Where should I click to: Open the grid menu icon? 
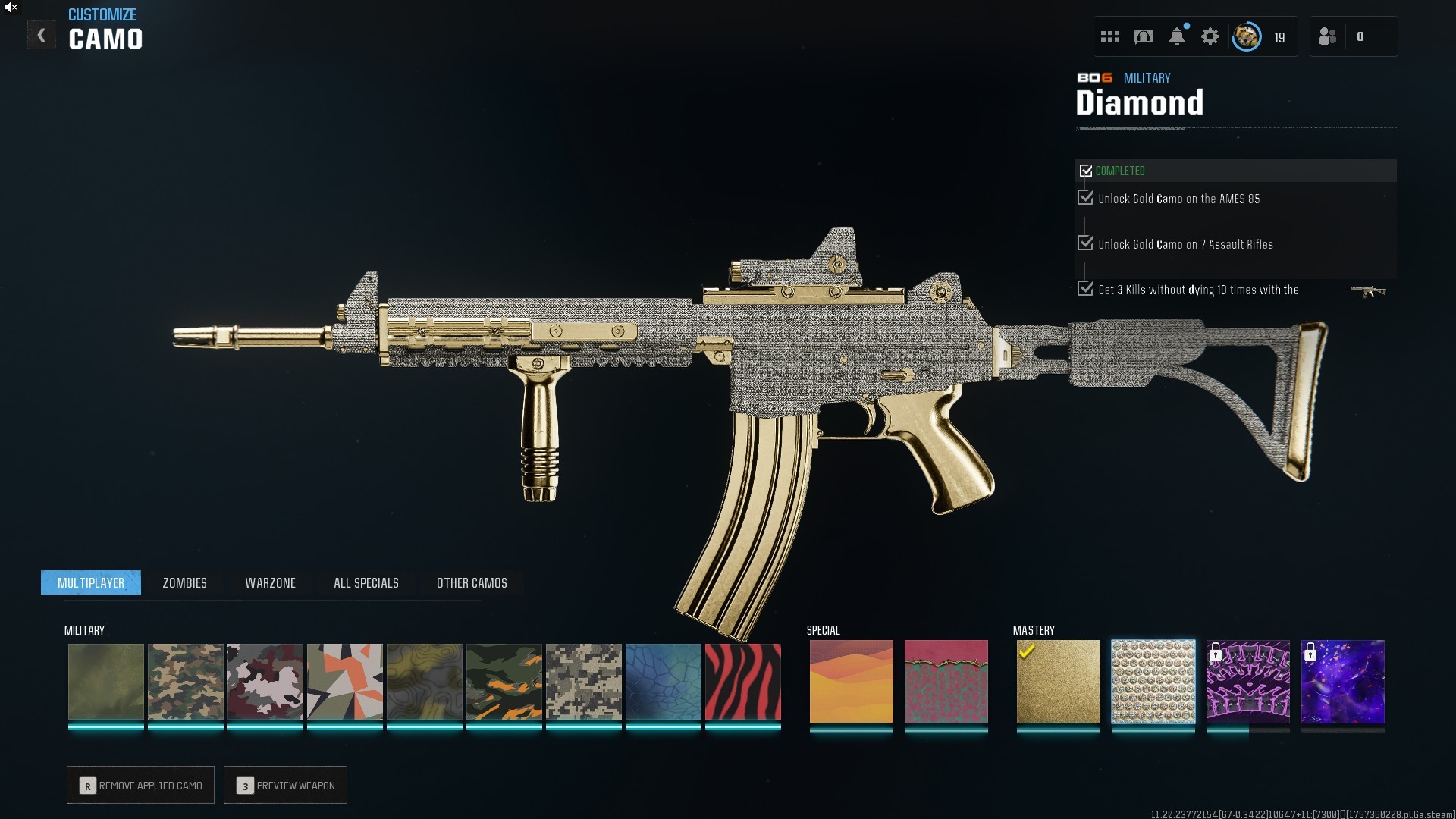coord(1110,36)
